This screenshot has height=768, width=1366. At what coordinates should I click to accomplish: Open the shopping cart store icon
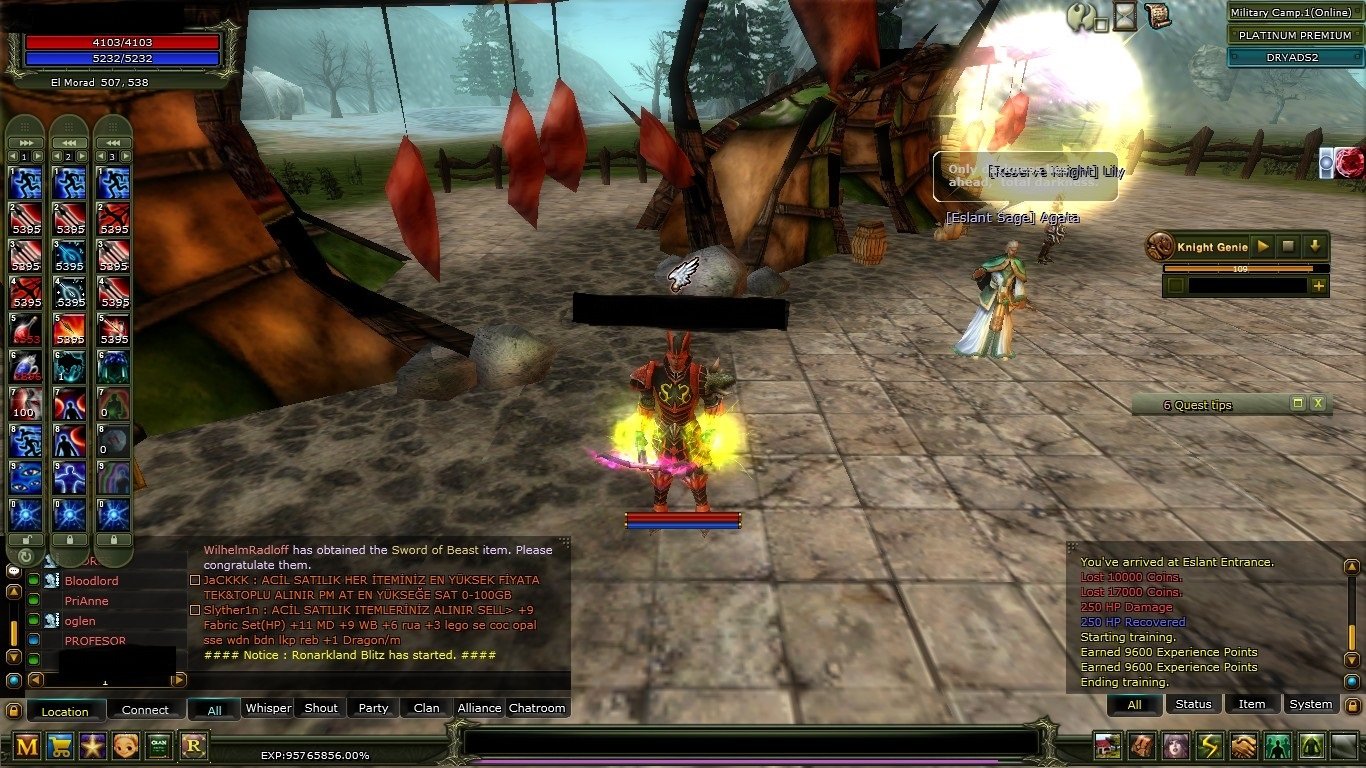point(60,745)
